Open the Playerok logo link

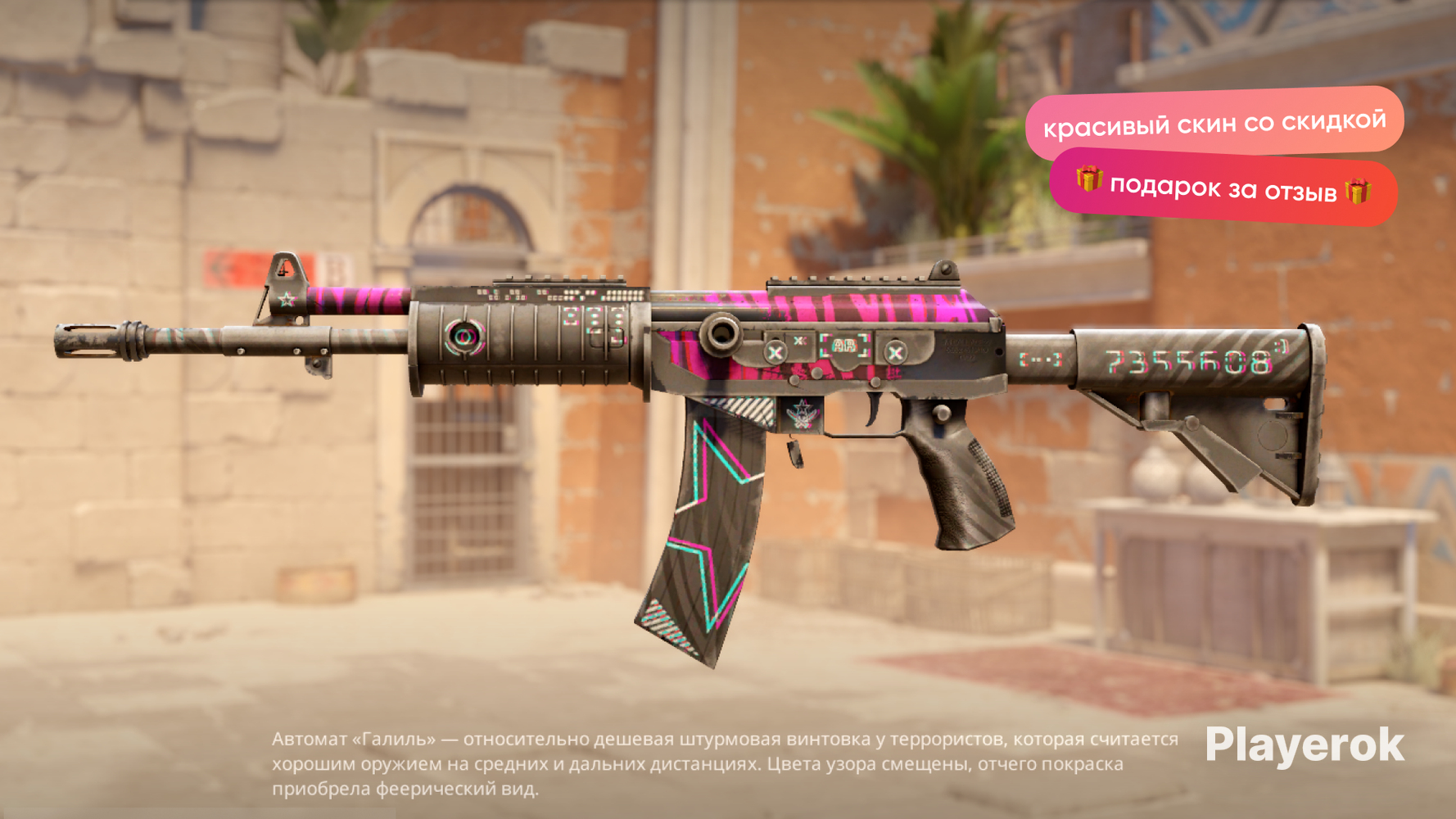click(x=1304, y=746)
